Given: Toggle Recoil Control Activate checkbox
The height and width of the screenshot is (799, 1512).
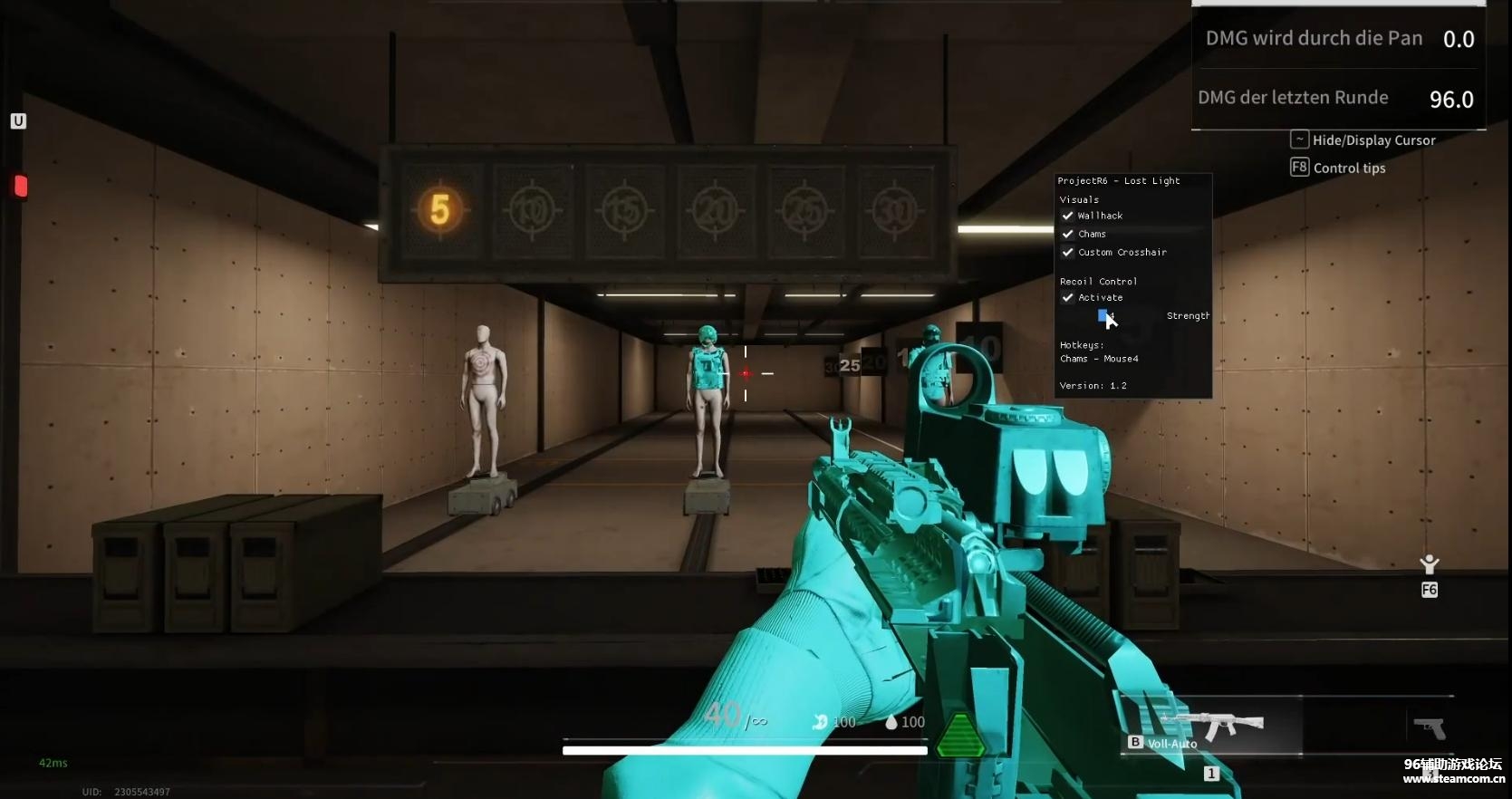Looking at the screenshot, I should (1068, 297).
